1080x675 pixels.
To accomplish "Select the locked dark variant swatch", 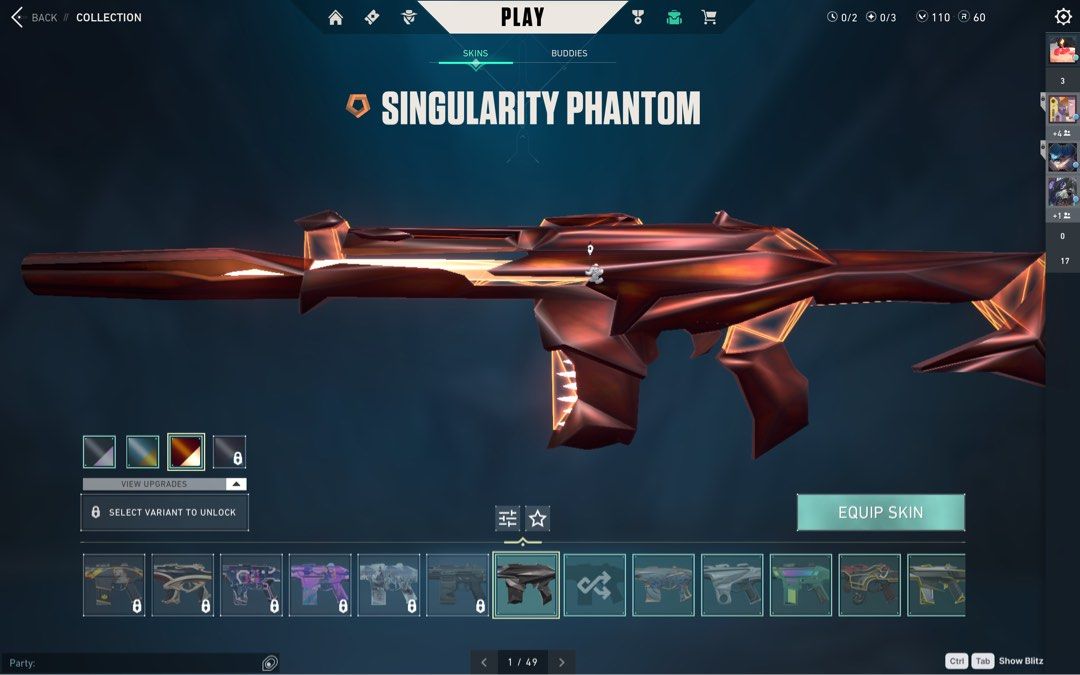I will pos(229,452).
